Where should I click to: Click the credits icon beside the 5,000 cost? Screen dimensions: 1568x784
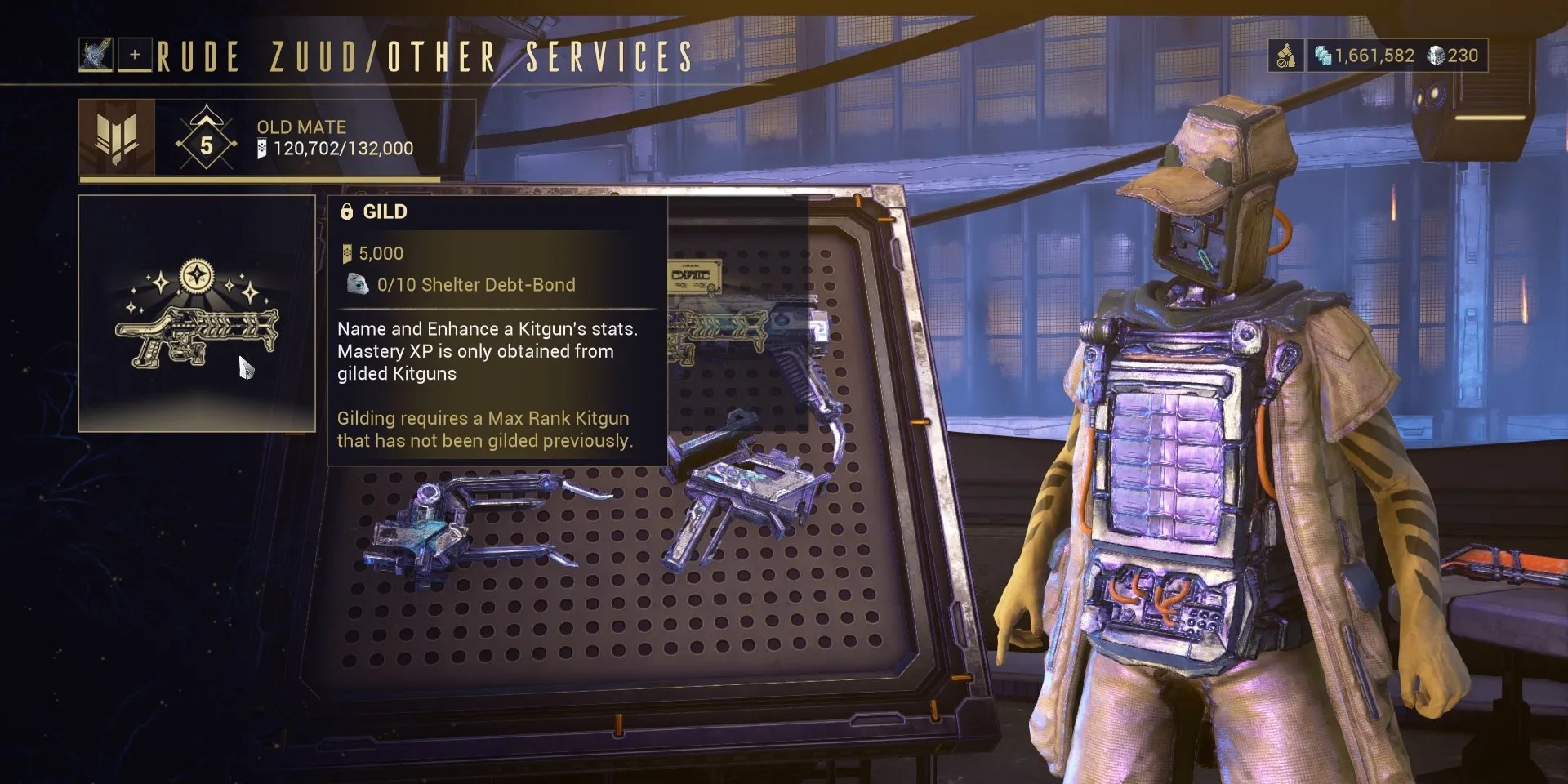[x=347, y=252]
